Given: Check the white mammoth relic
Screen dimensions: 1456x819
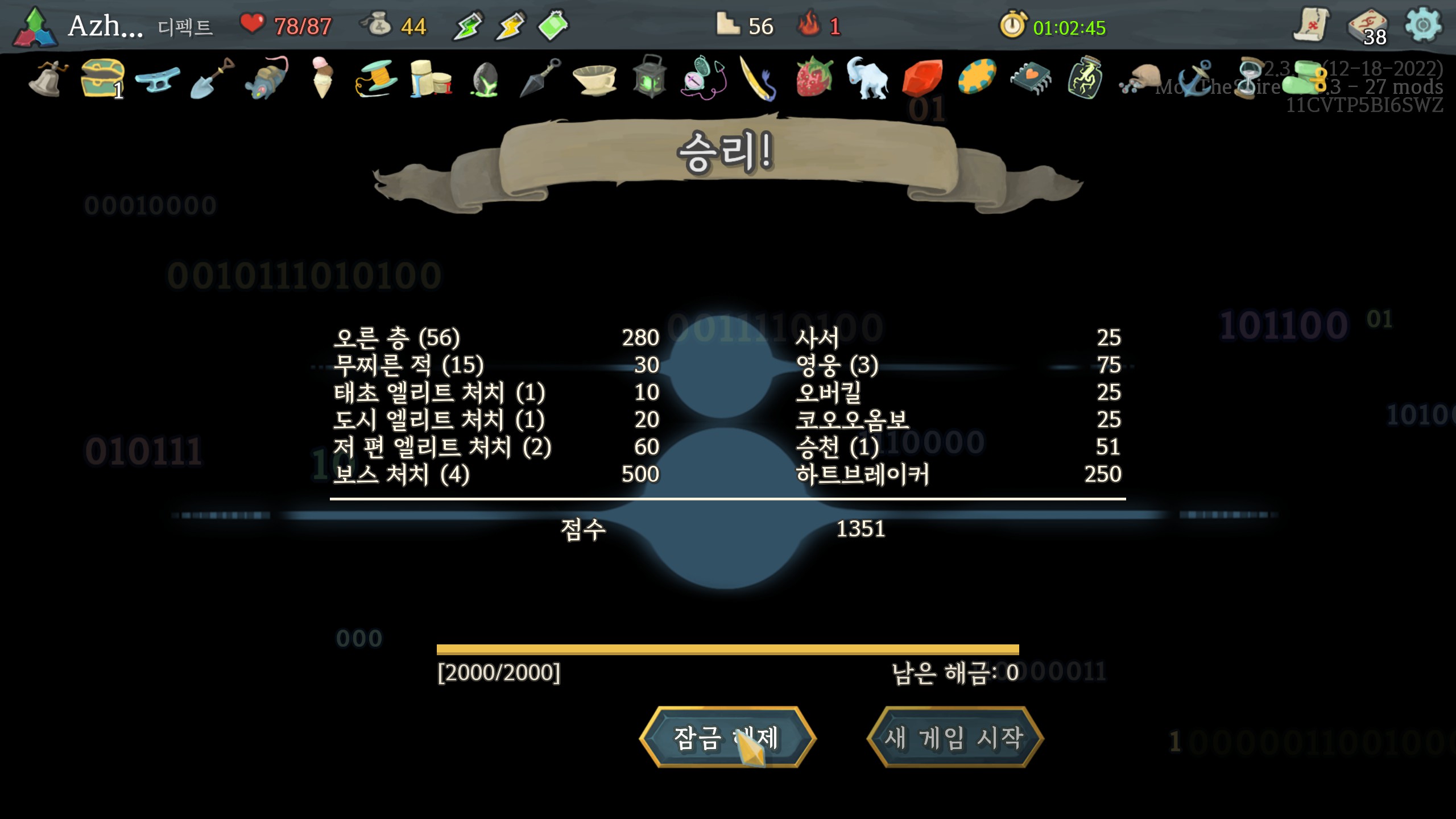Looking at the screenshot, I should 867,77.
